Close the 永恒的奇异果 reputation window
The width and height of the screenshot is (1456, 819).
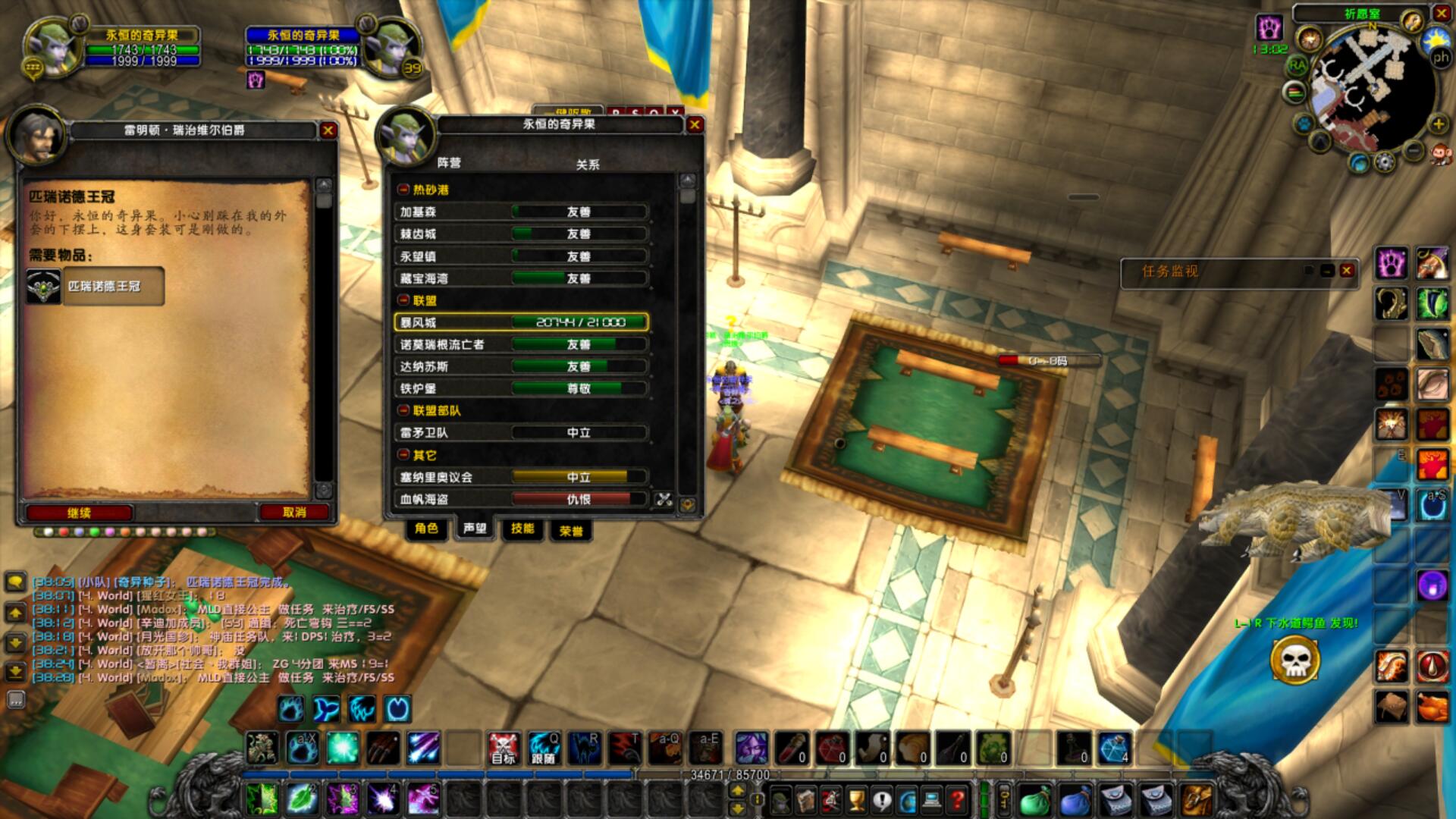[694, 124]
